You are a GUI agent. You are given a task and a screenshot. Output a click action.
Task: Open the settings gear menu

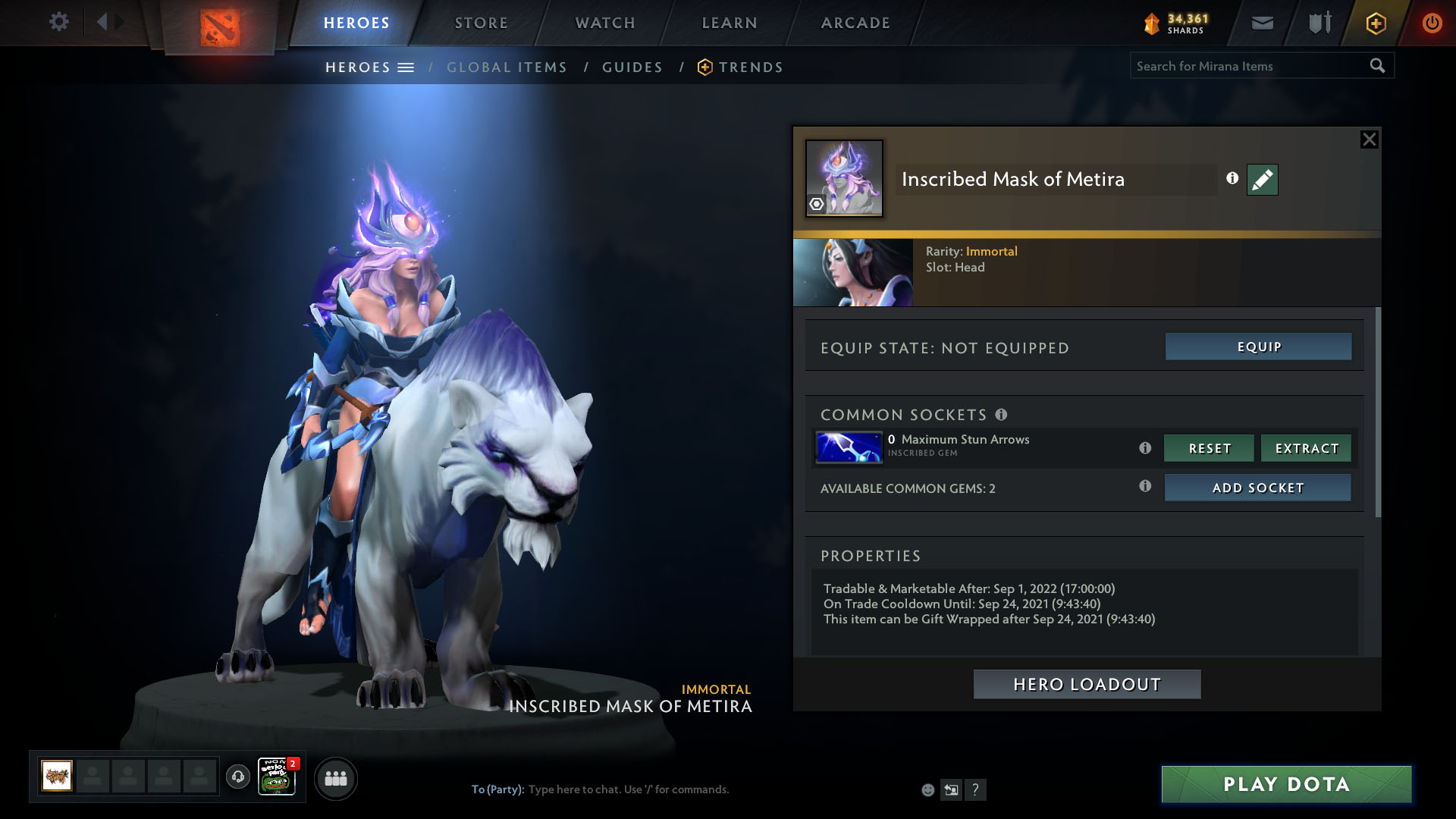58,22
